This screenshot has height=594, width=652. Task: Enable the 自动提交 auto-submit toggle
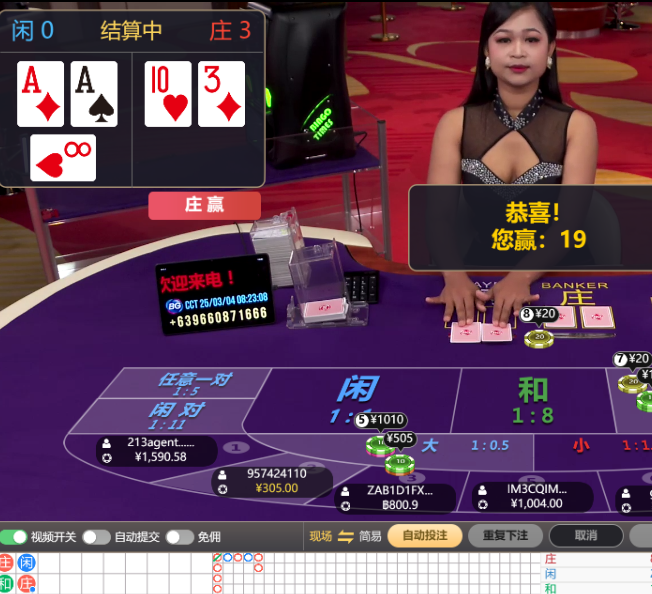point(96,537)
